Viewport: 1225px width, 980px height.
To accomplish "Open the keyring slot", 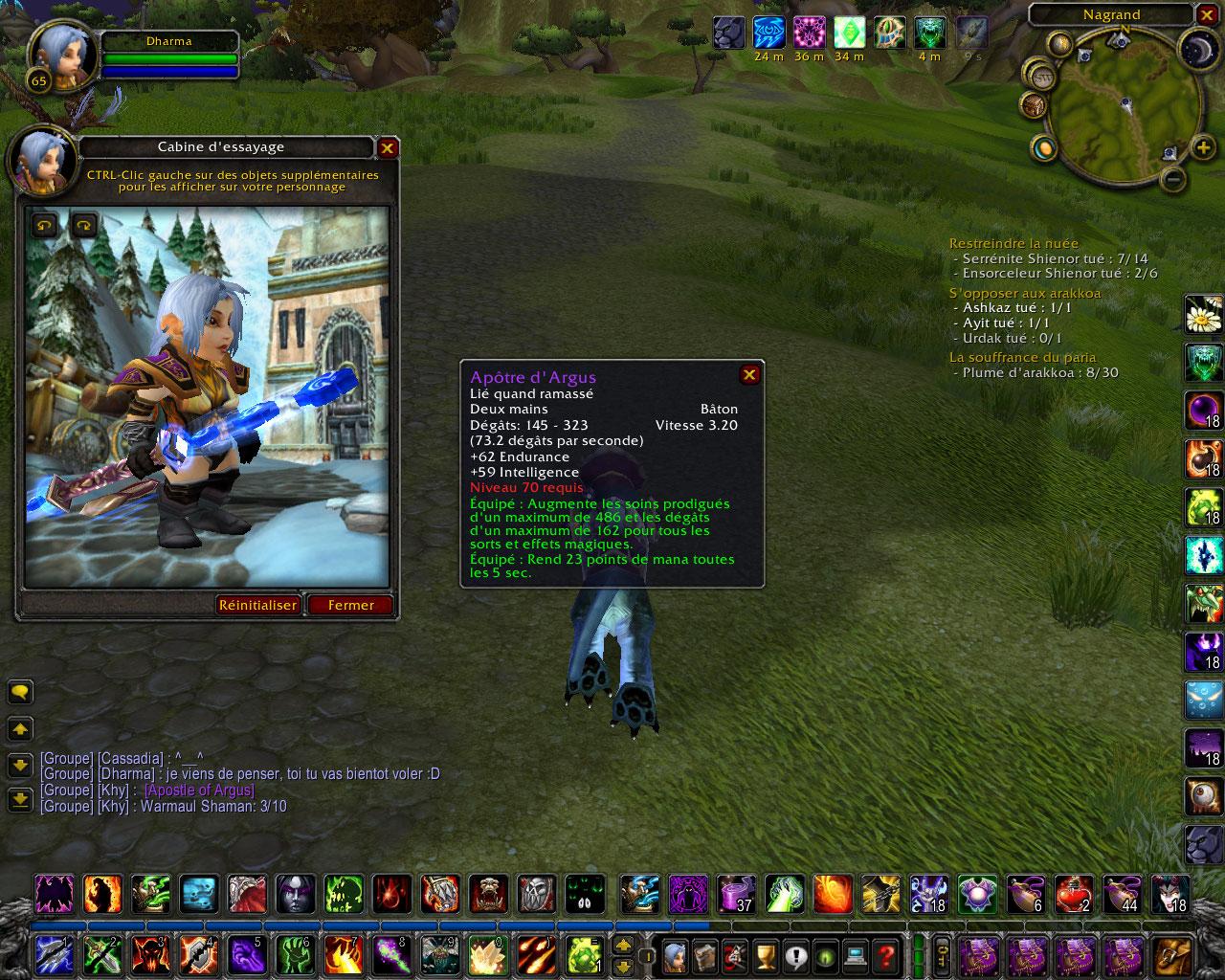I will tap(943, 955).
